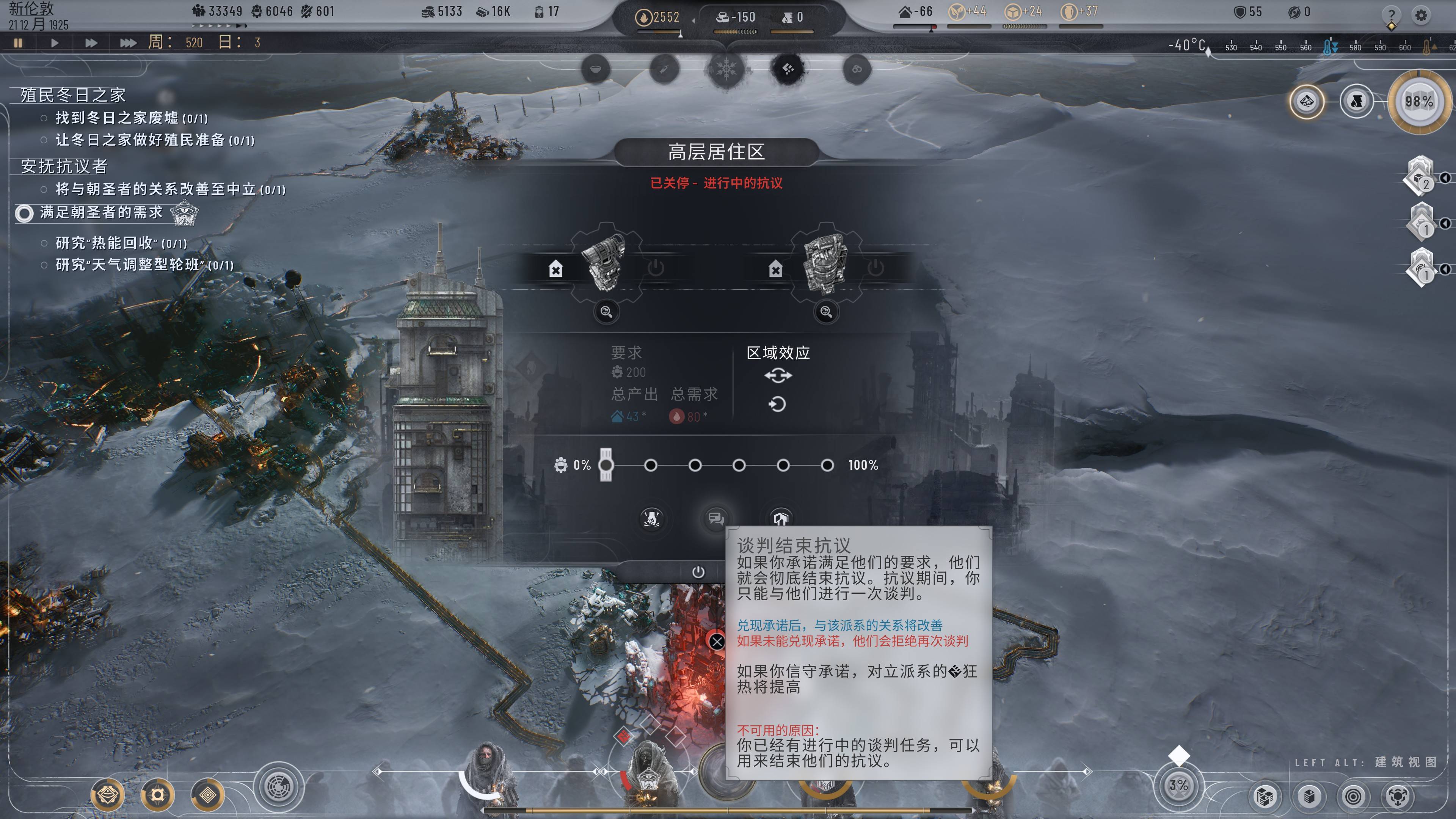Select the handcuffs icon below the top bar
This screenshot has width=1456, height=819.
(x=856, y=69)
